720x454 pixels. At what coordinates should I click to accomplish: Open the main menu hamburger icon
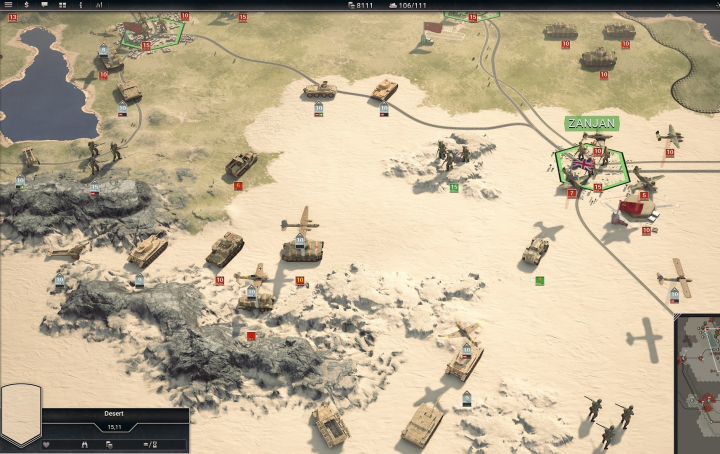[7, 5]
